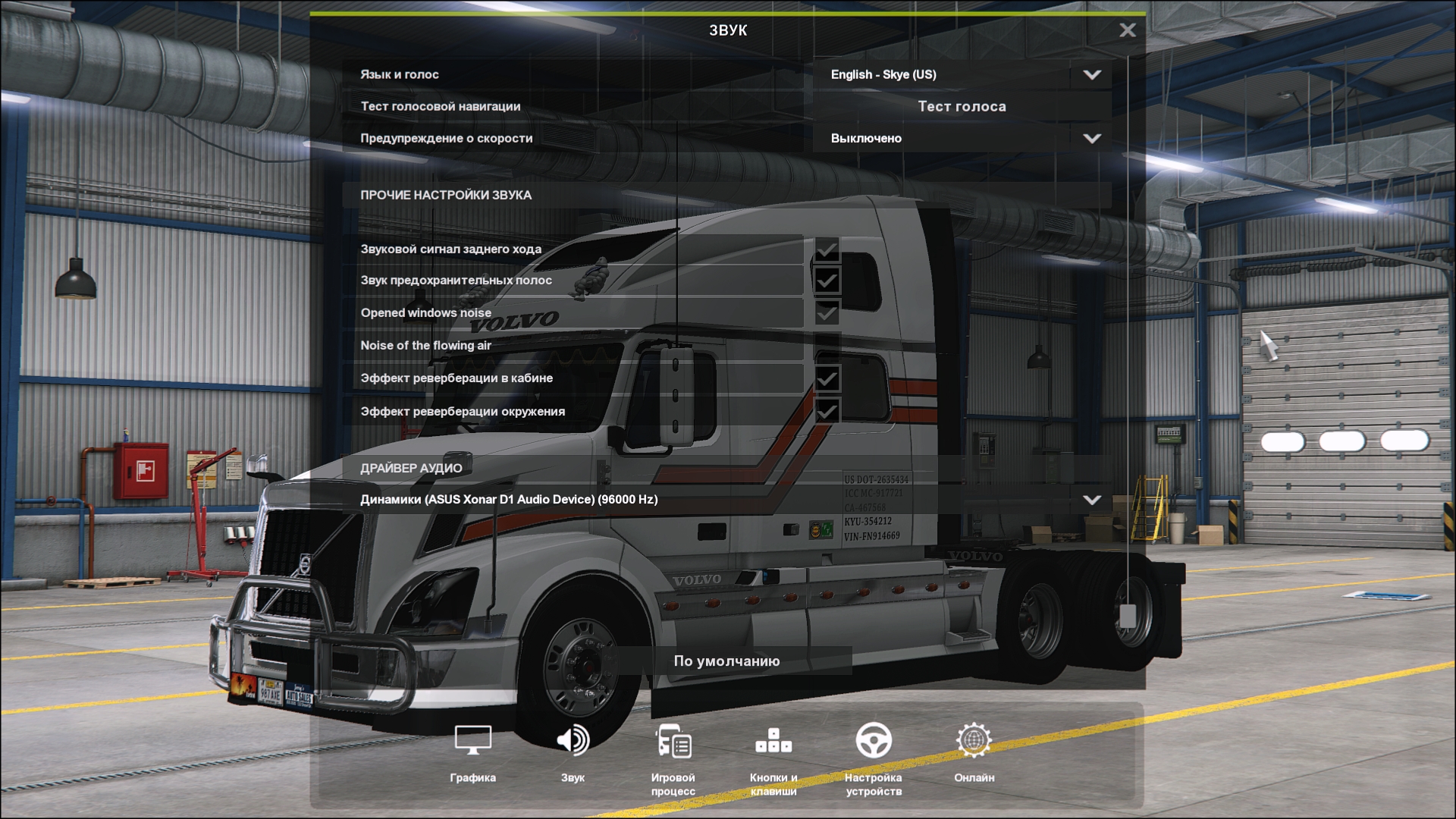Open Настройка устройств steering wheel tab
Screen dimensions: 1456x819
(873, 755)
